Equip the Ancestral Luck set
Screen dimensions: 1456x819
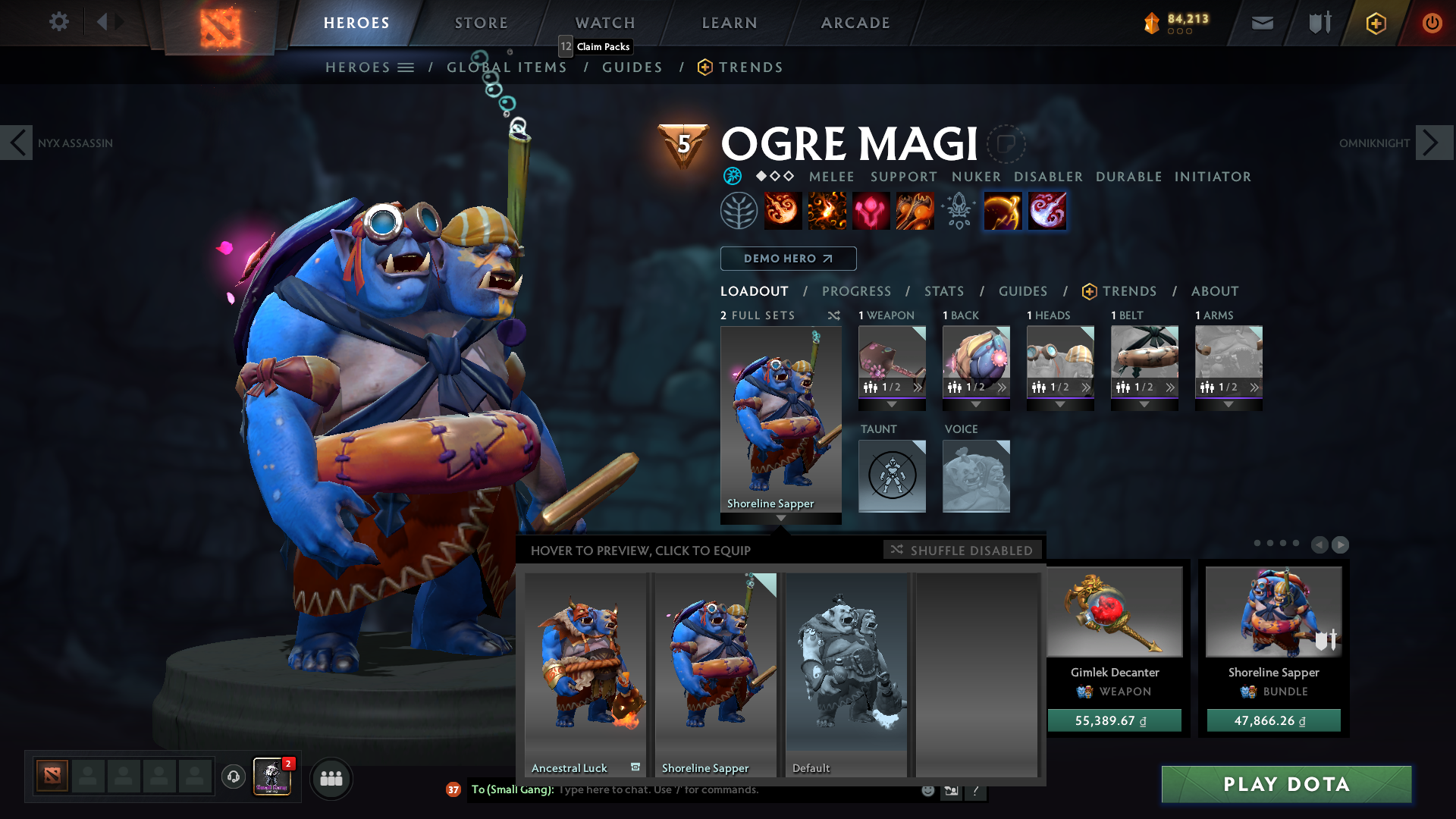click(x=585, y=673)
